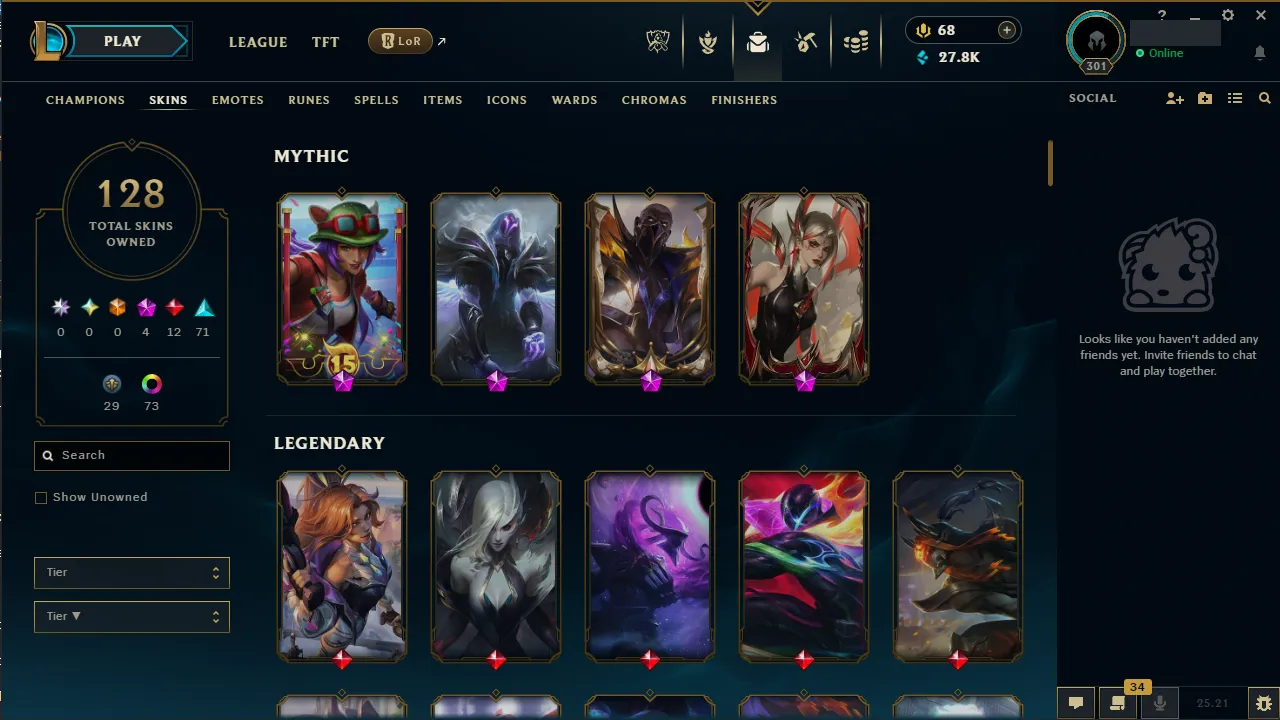Open the Loot backpack icon
Image resolution: width=1280 pixels, height=720 pixels.
click(757, 41)
